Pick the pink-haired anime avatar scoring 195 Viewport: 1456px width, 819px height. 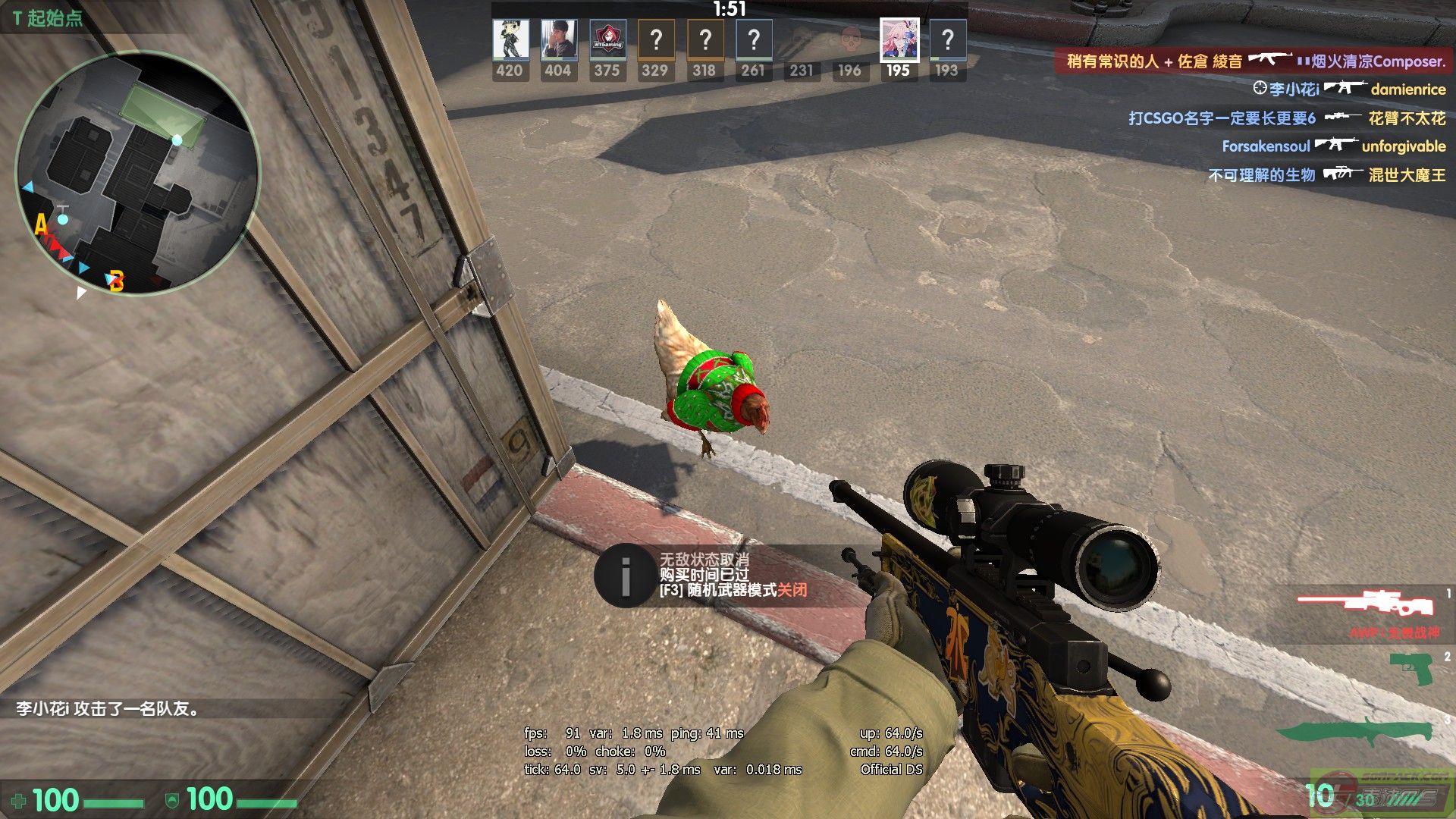899,40
